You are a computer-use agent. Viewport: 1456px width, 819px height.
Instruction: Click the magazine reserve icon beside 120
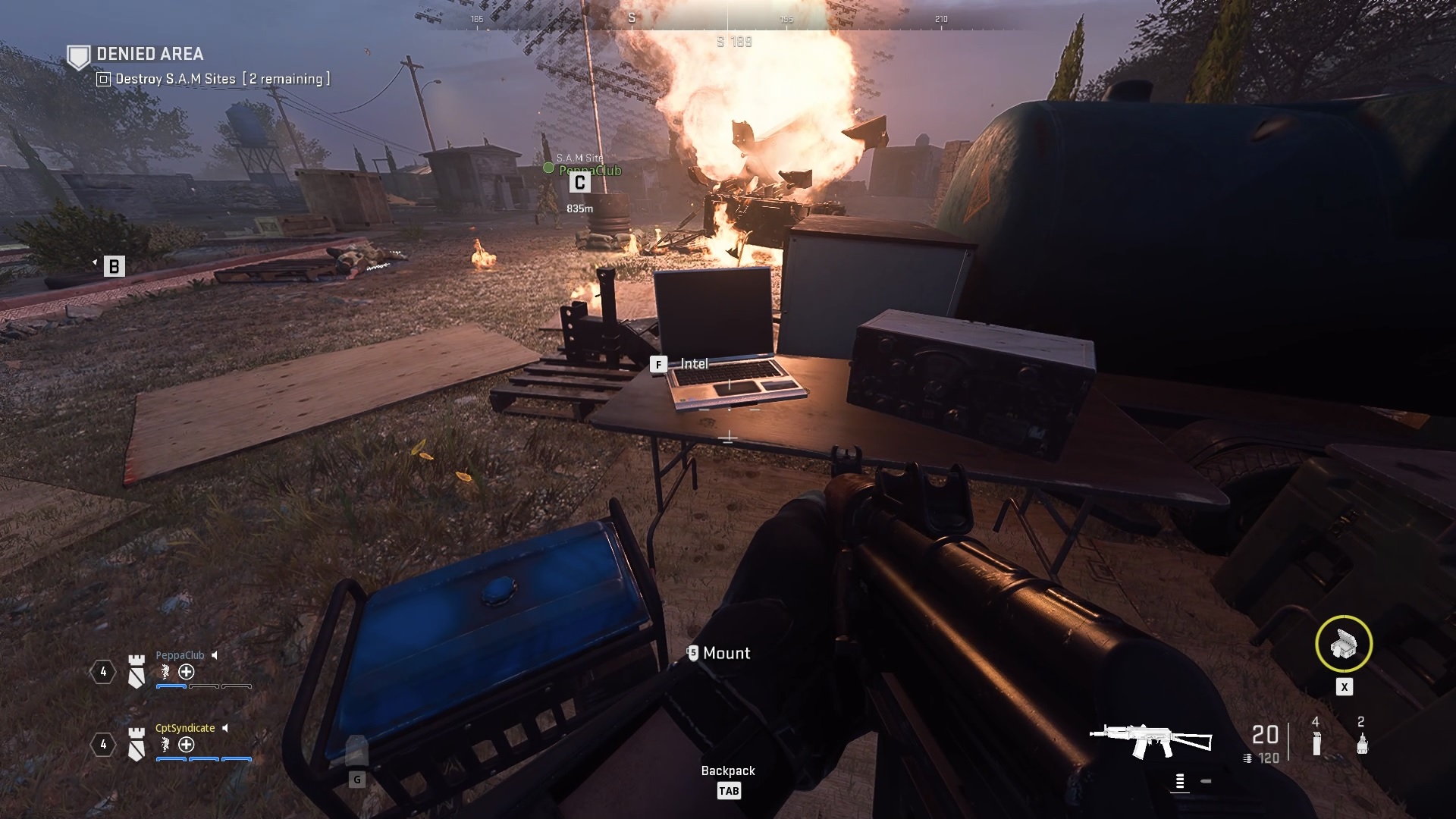[1247, 758]
